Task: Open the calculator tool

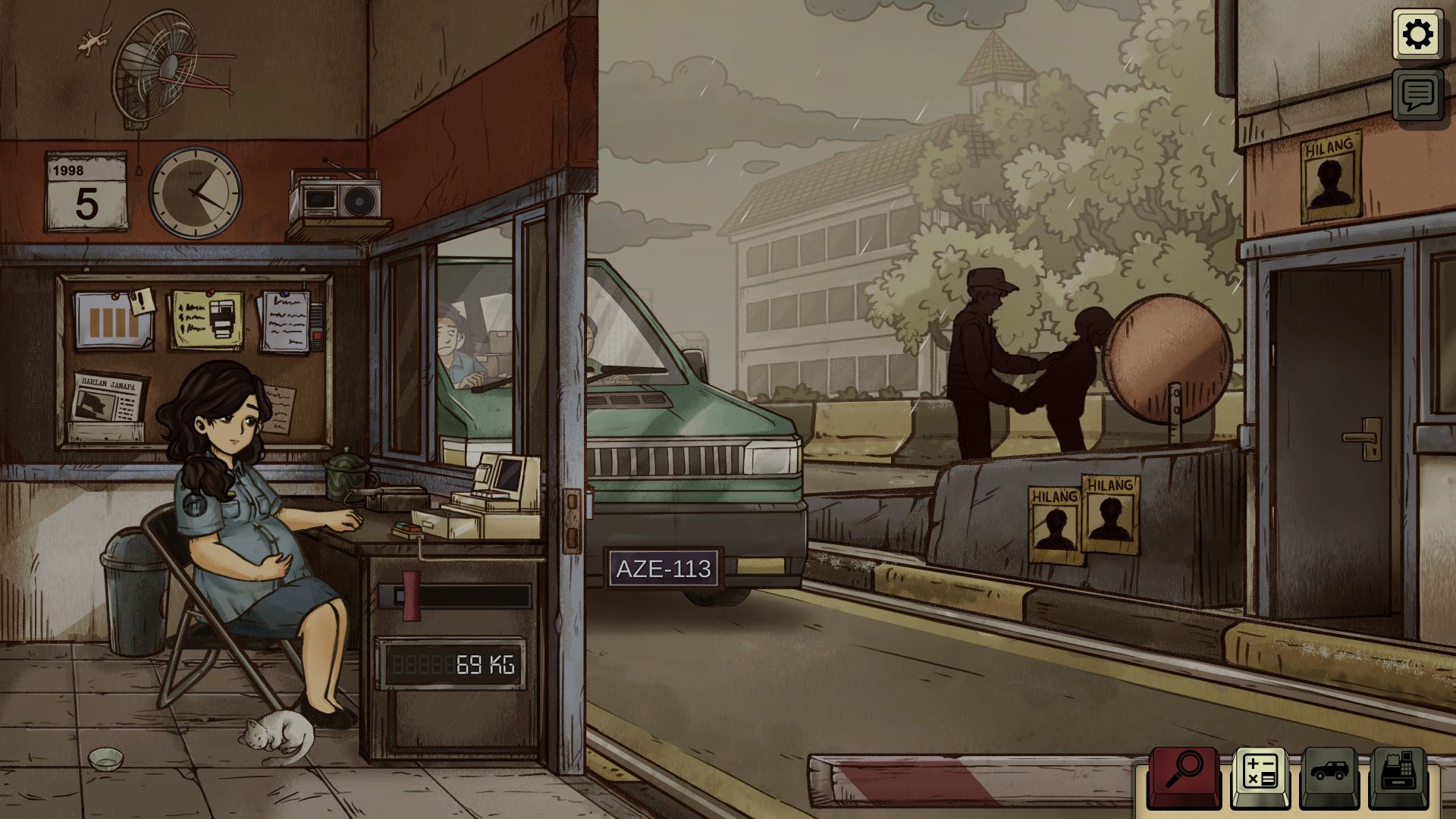Action: pyautogui.click(x=1260, y=776)
